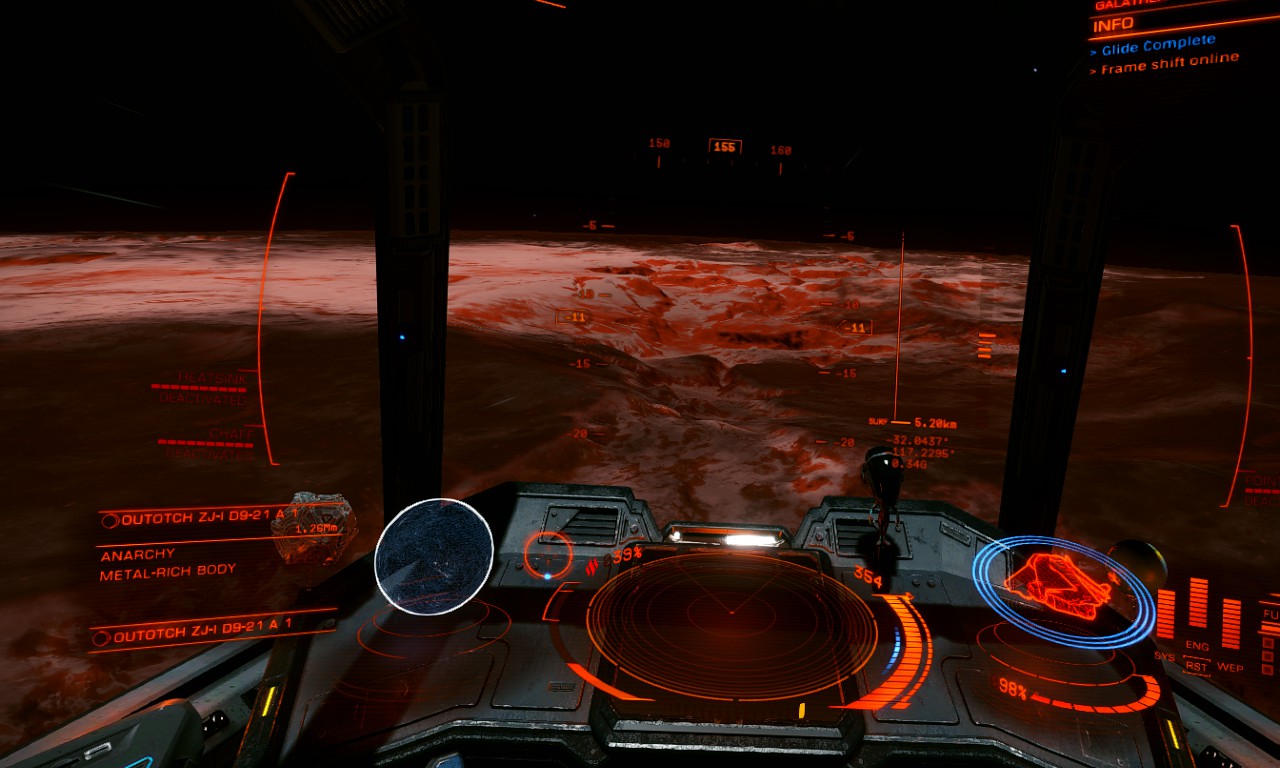Select the WEP power distributor label
This screenshot has width=1280, height=768.
click(x=1230, y=667)
